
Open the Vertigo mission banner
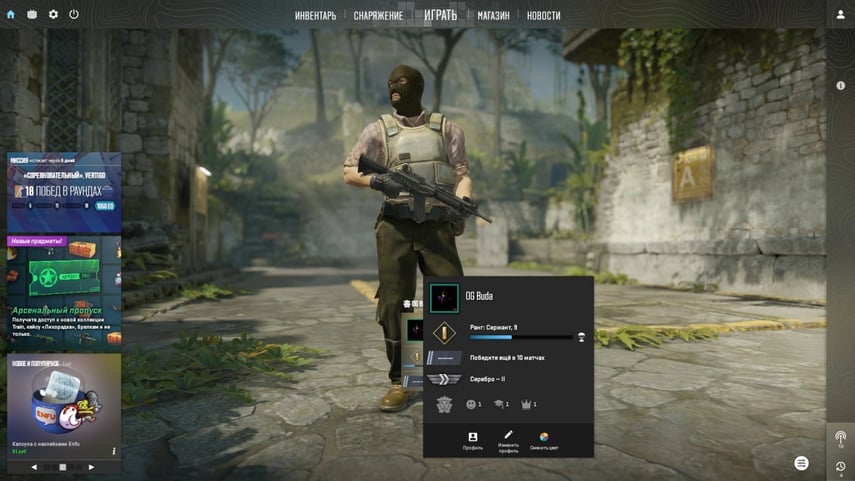point(63,192)
